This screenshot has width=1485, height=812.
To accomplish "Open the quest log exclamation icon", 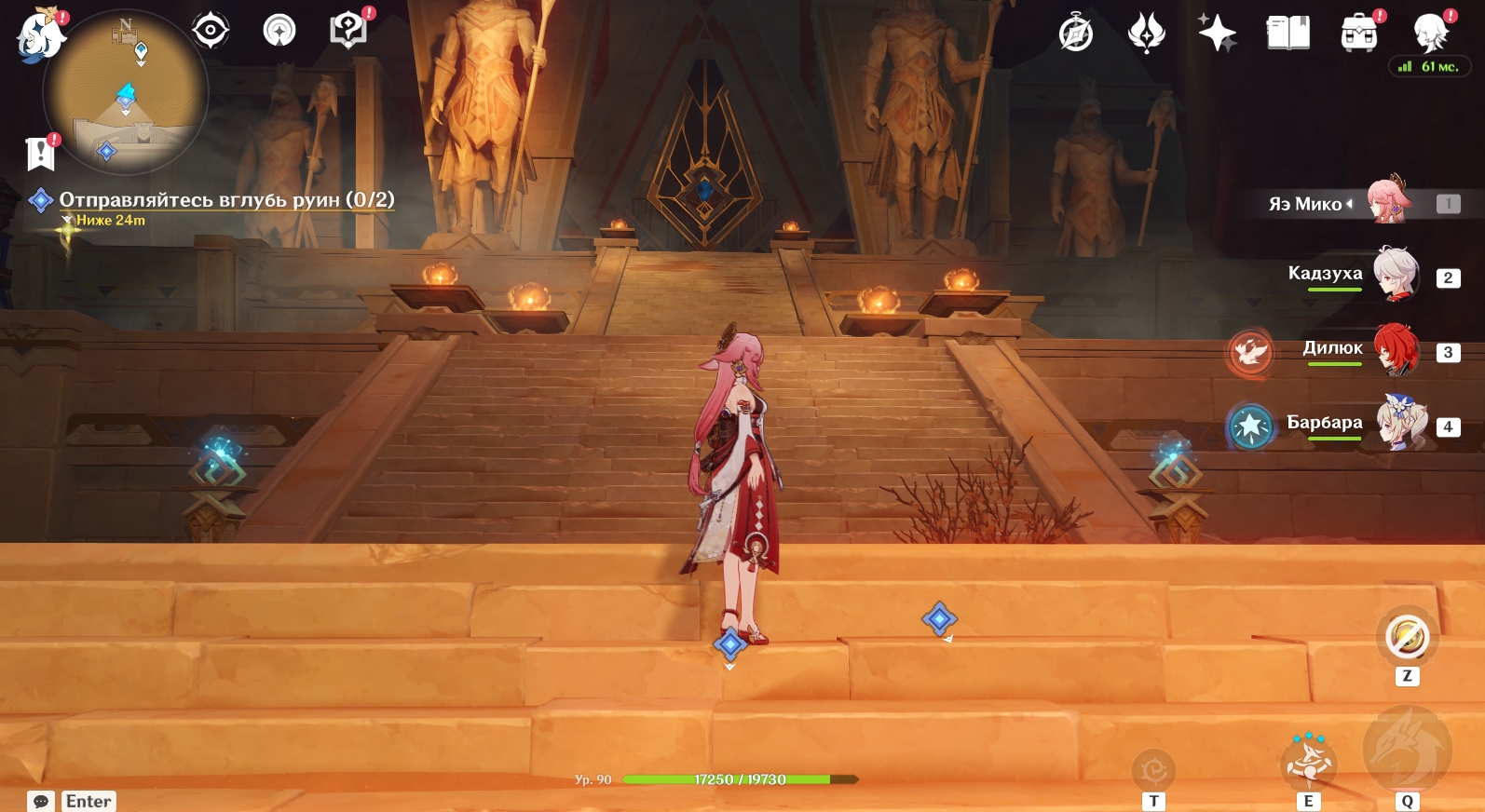I will (x=41, y=153).
